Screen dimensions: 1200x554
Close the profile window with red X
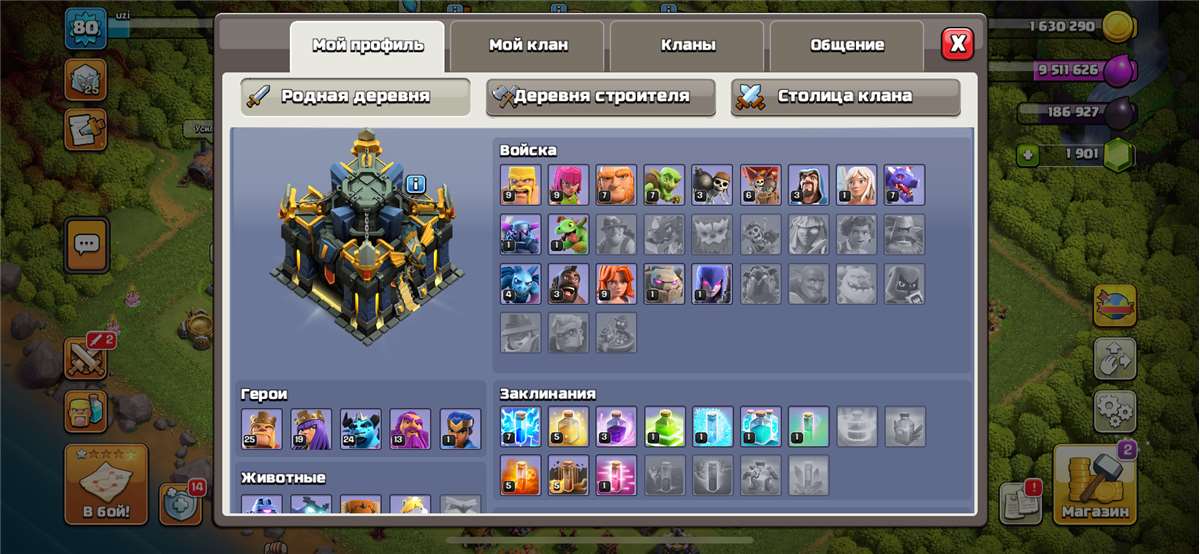(957, 44)
